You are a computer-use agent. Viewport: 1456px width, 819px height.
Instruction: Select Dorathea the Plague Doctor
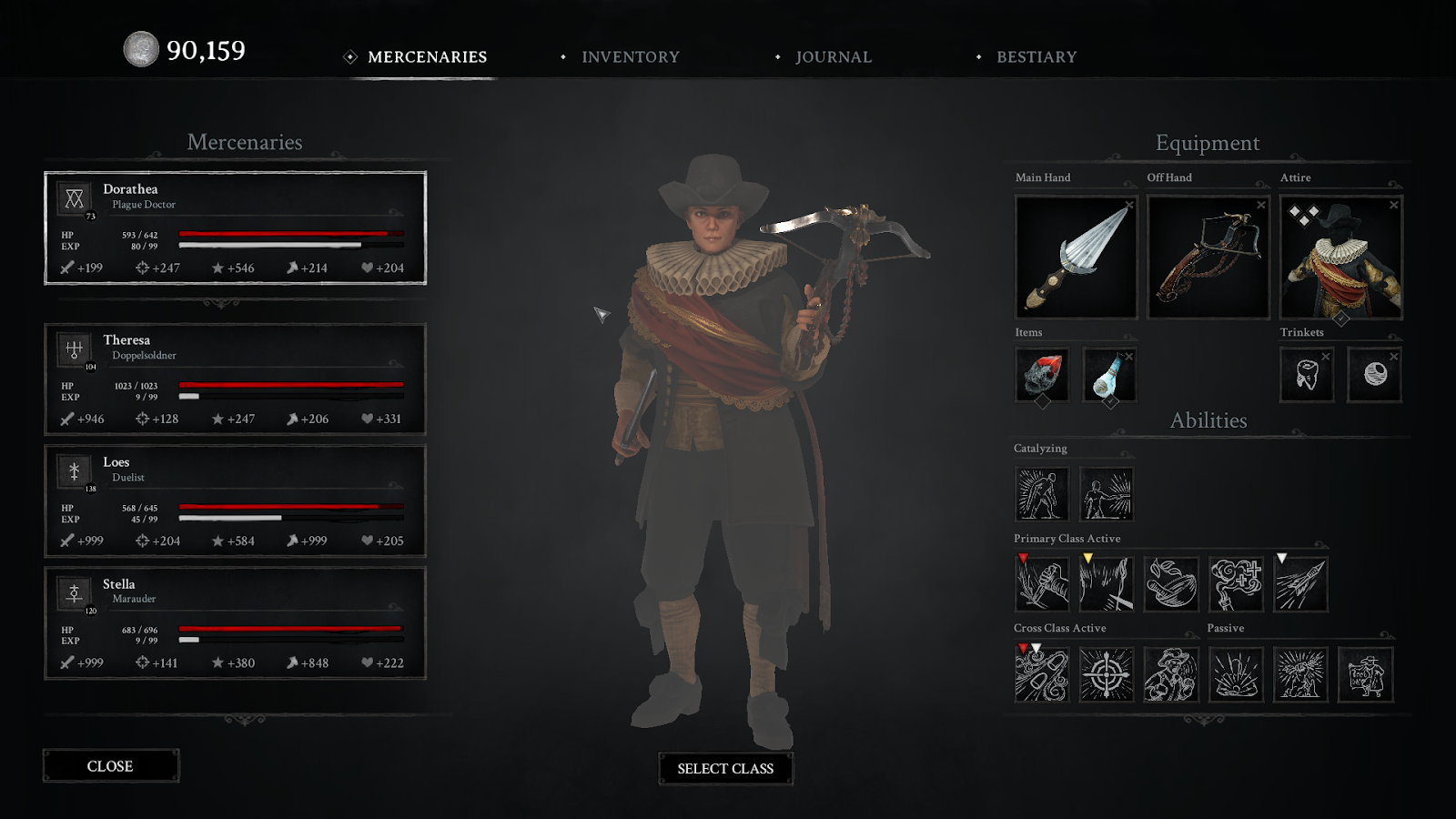[x=235, y=227]
